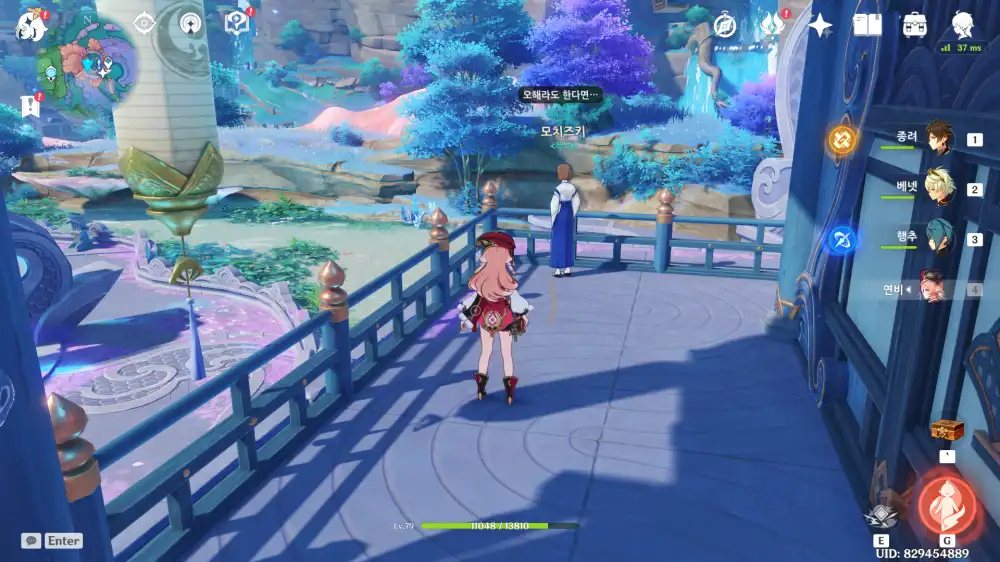The image size is (1000, 562).
Task: Select active character 연비 in party list
Action: 934,288
